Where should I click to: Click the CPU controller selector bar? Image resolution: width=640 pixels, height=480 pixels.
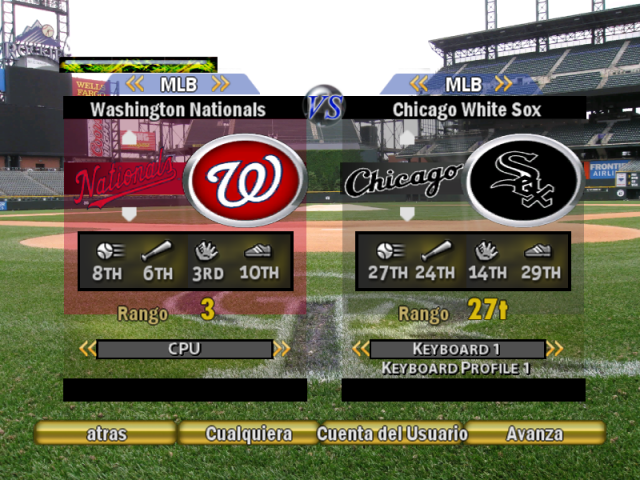[x=185, y=349]
